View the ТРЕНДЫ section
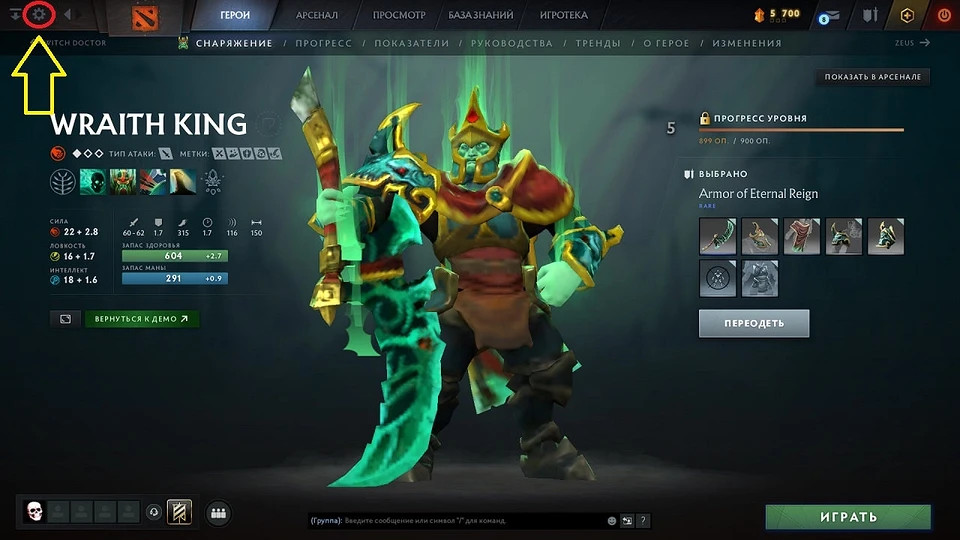This screenshot has width=960, height=540. coord(598,44)
